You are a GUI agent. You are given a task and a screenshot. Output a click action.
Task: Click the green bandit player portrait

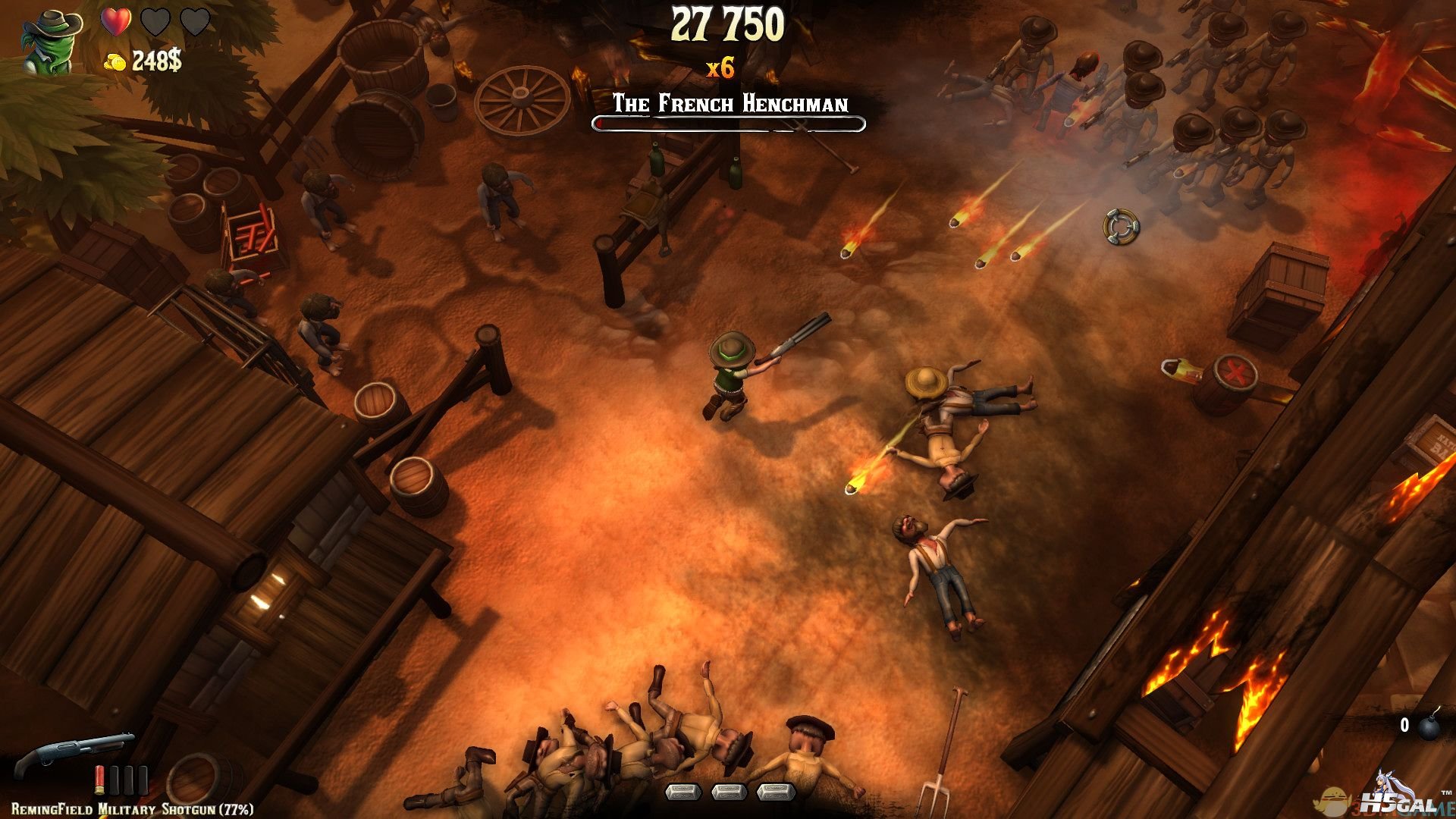[52, 41]
